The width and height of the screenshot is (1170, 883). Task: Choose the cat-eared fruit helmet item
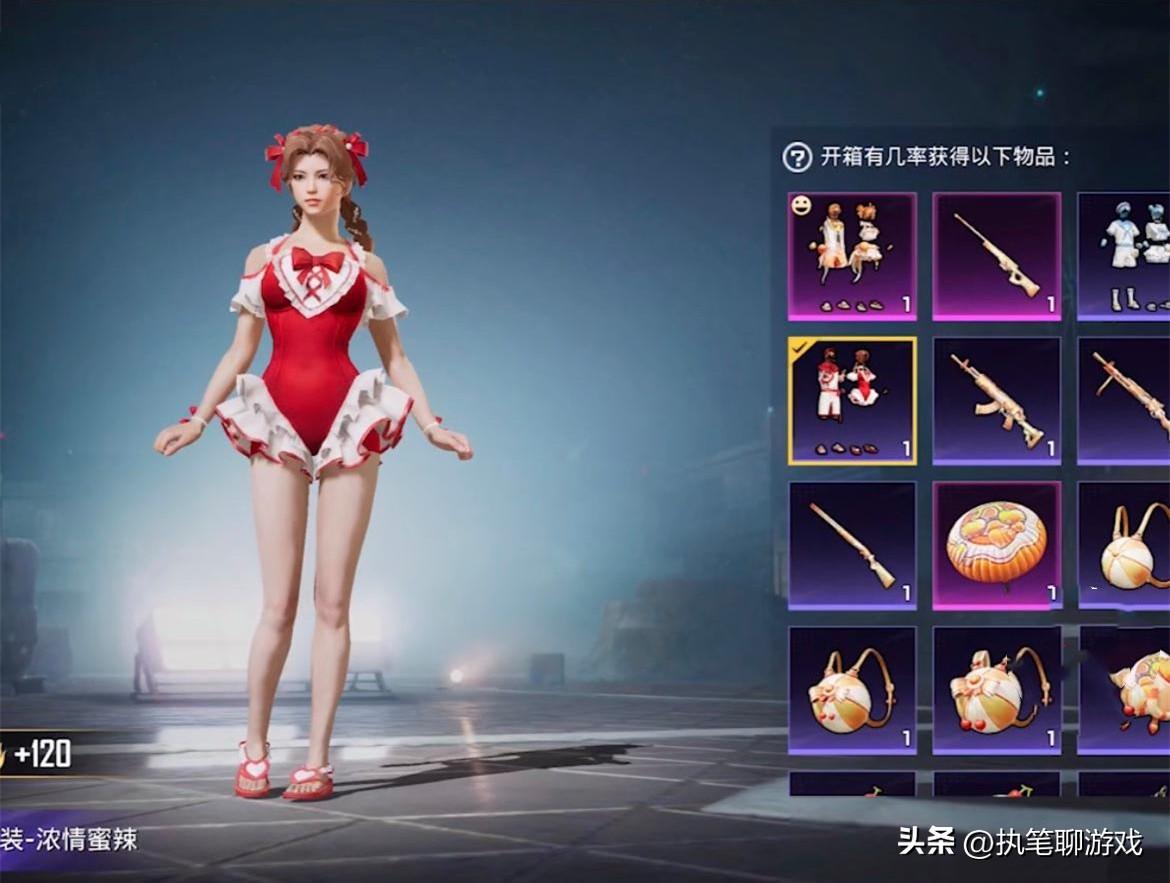pyautogui.click(x=1130, y=690)
